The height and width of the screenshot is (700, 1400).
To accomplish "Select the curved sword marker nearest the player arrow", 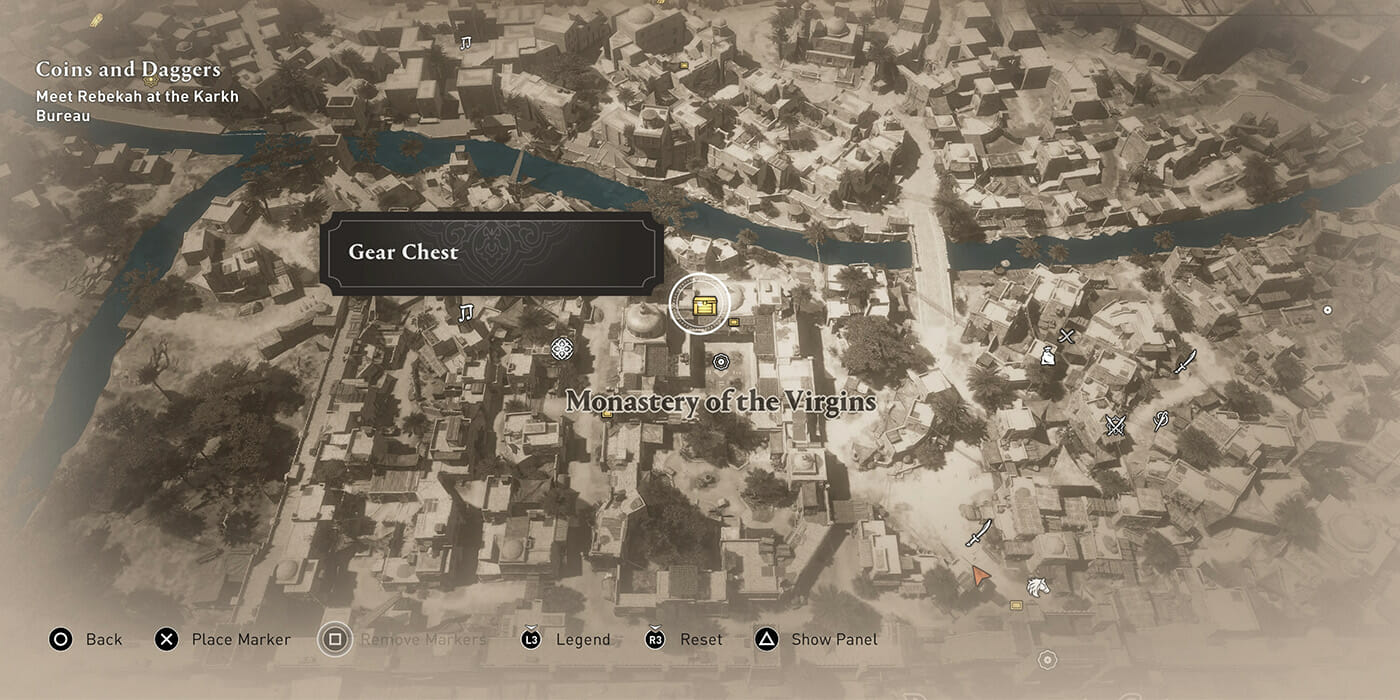I will tap(977, 533).
